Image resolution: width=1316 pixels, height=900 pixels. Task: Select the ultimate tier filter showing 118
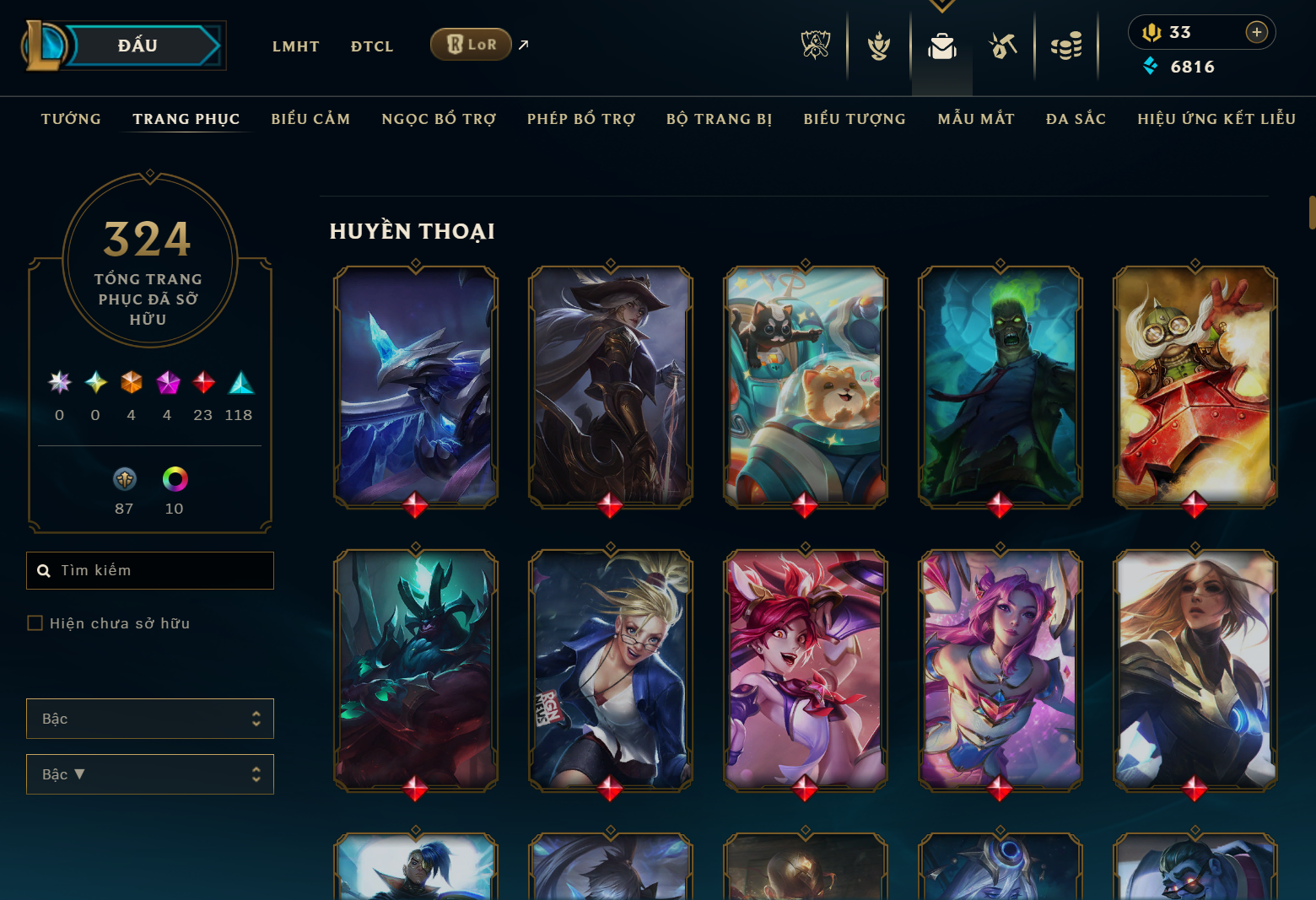[239, 384]
